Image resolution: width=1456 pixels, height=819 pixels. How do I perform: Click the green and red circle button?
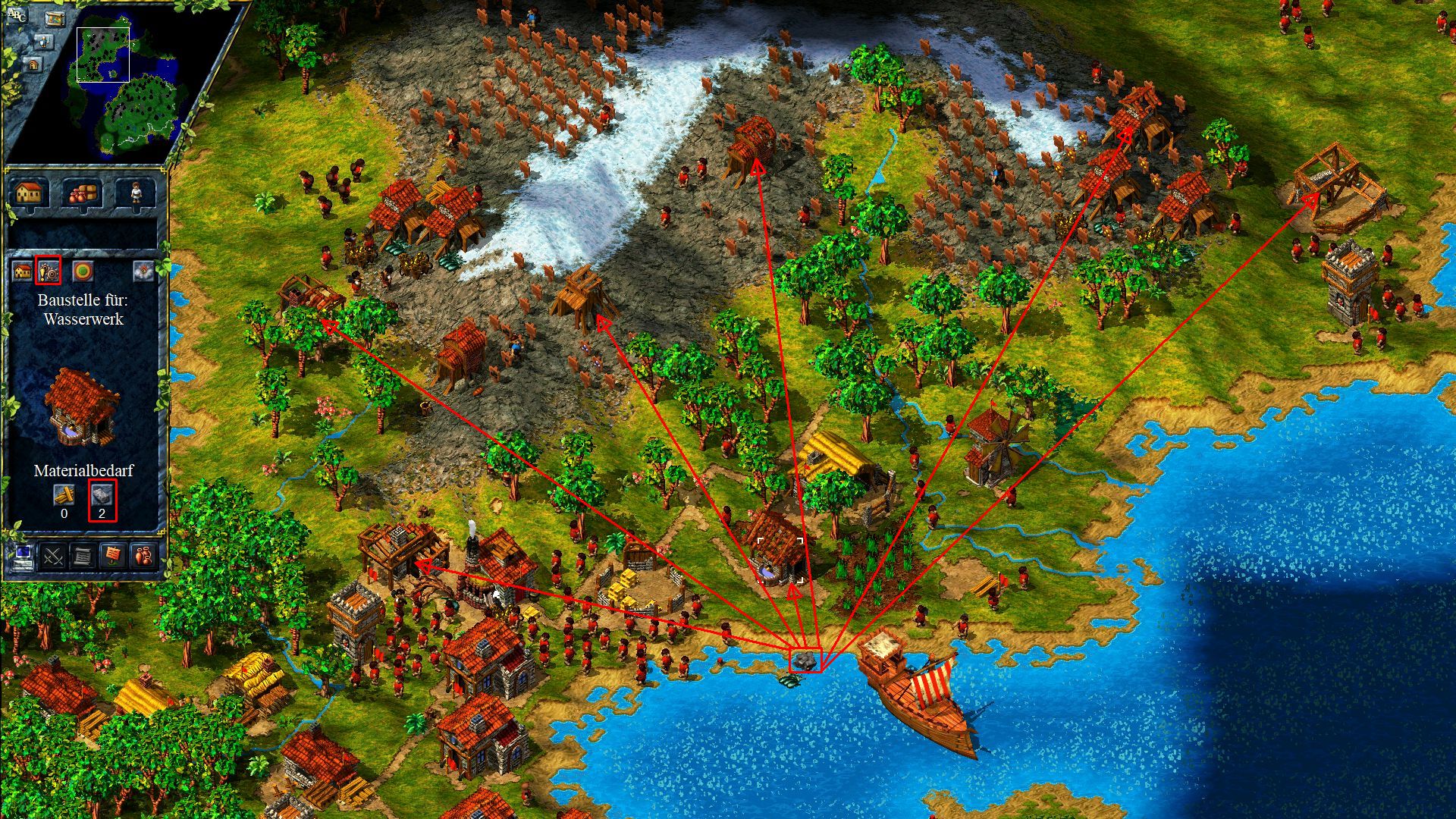pos(82,271)
